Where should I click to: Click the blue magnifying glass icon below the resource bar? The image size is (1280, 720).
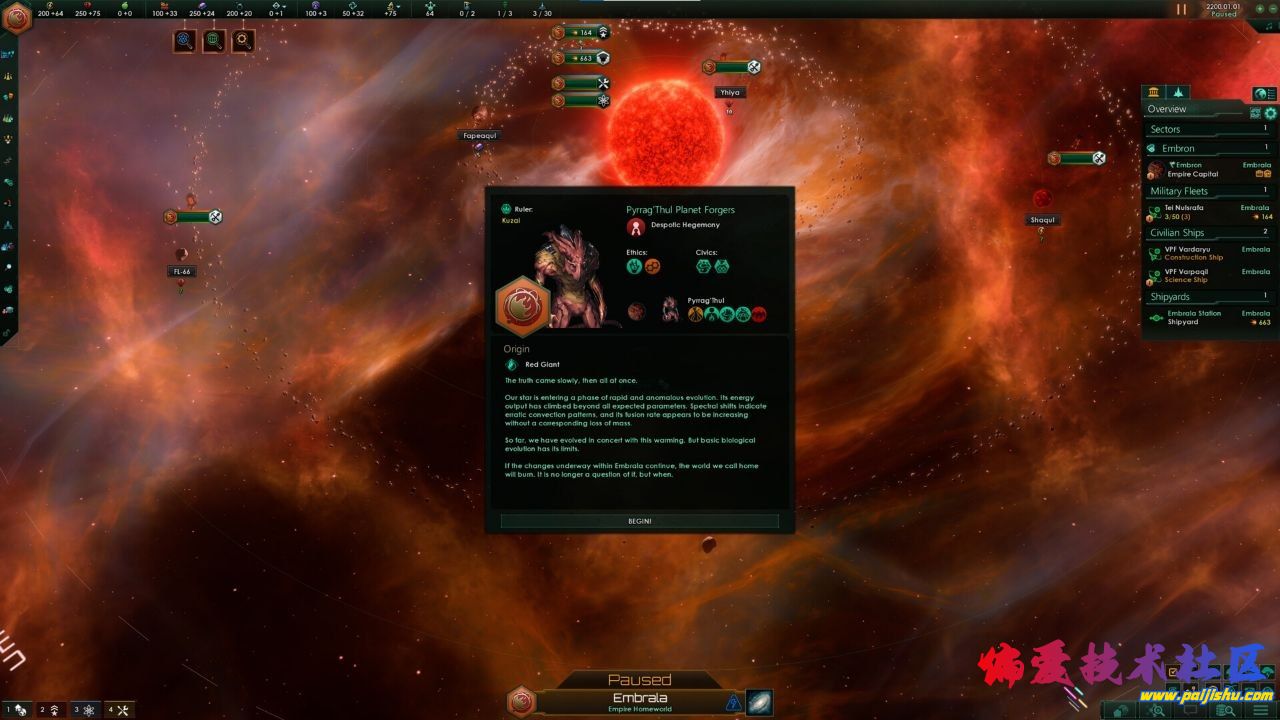pos(184,42)
